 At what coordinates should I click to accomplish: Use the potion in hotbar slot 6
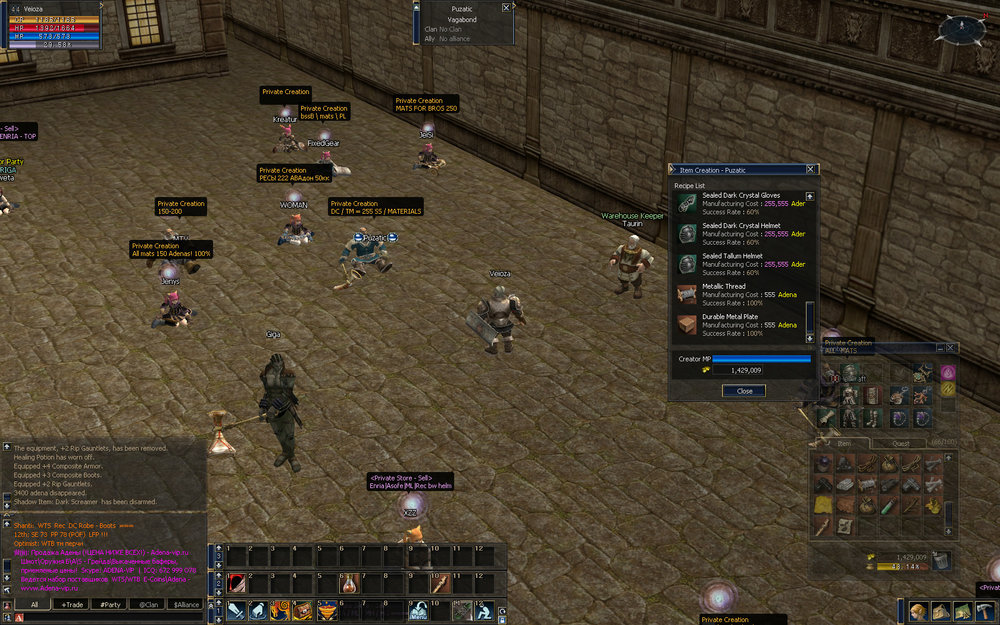(348, 582)
